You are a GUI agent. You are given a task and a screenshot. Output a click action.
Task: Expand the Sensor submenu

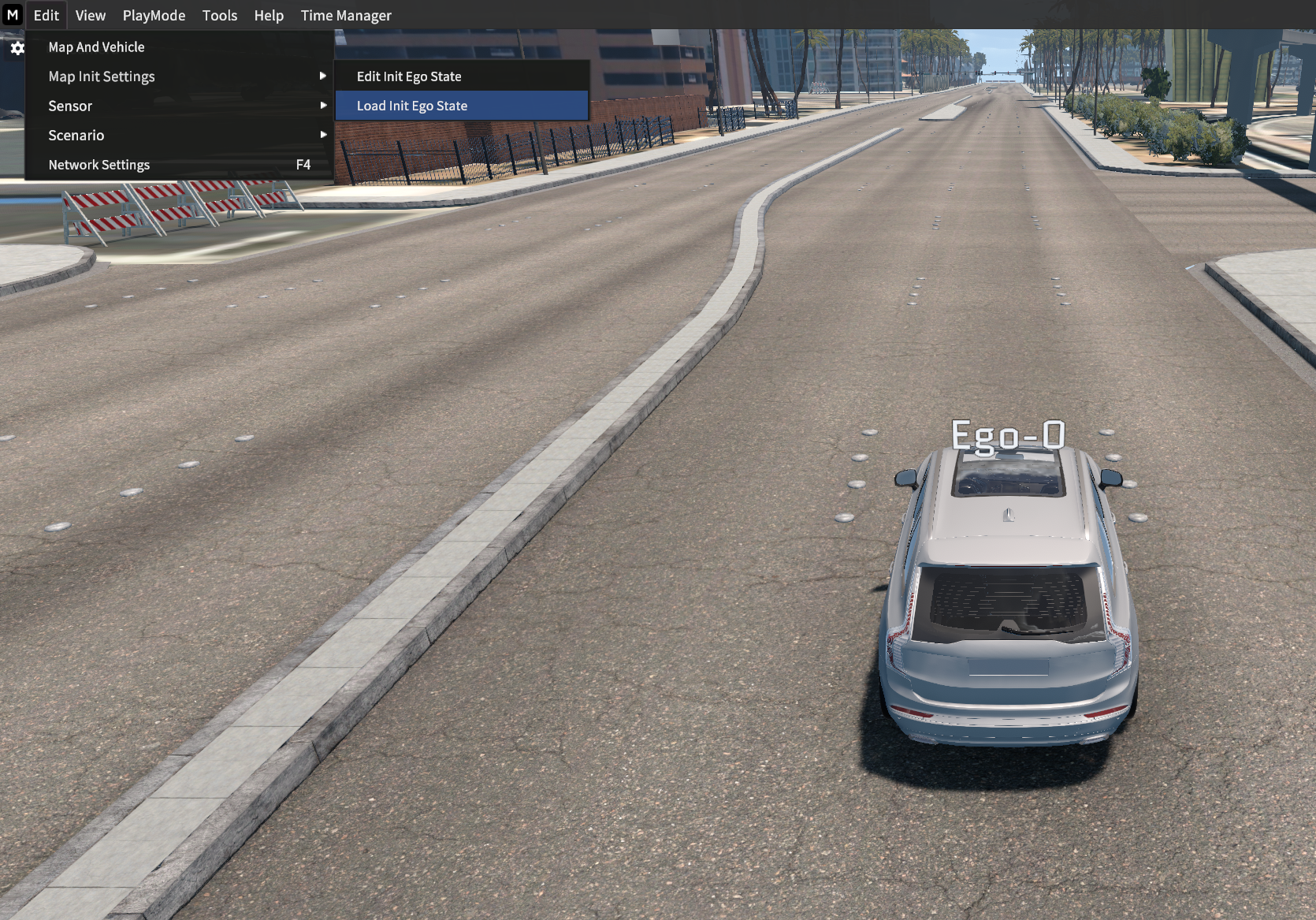pyautogui.click(x=70, y=106)
